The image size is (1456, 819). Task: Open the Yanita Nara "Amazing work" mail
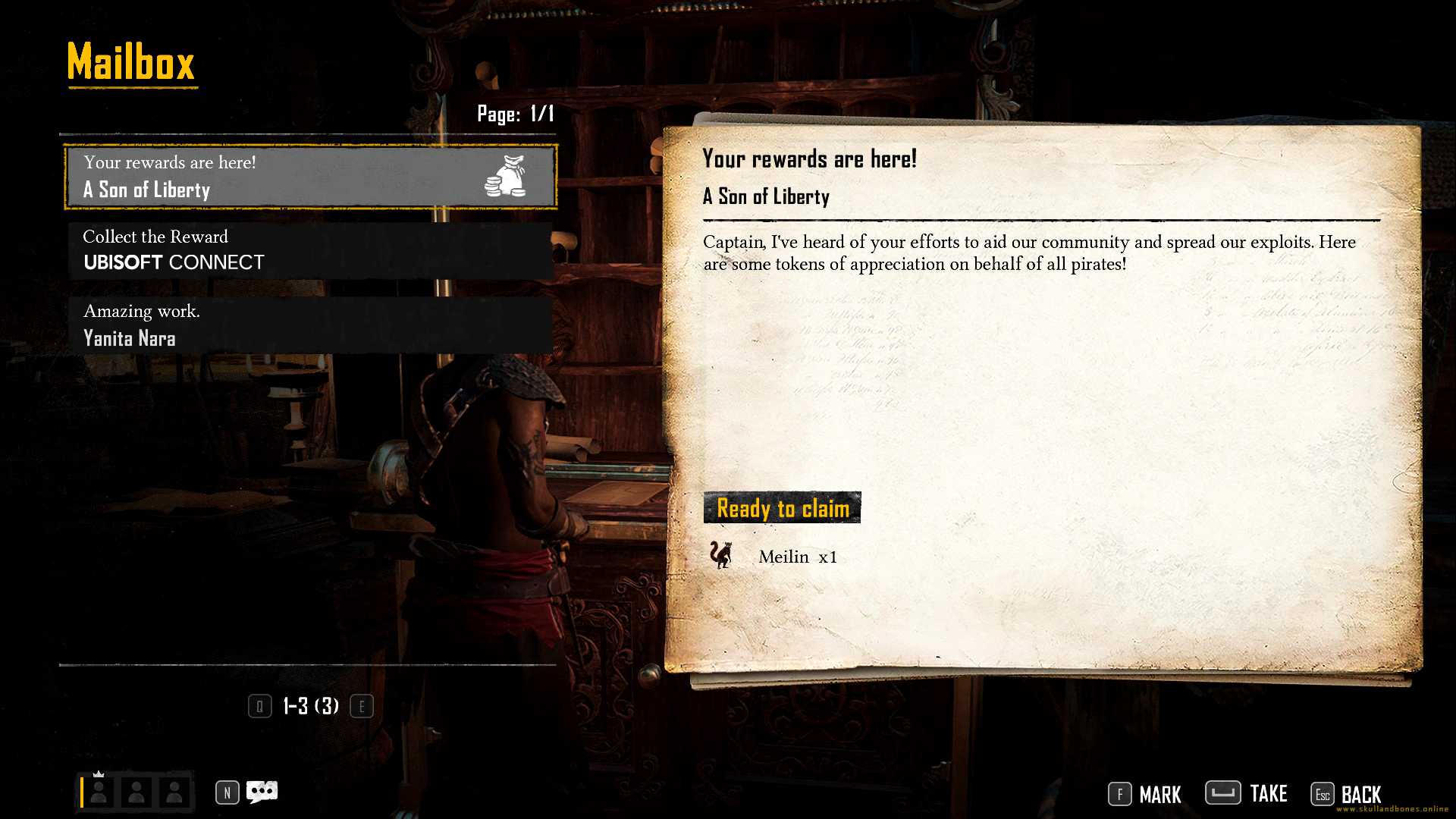click(x=310, y=325)
